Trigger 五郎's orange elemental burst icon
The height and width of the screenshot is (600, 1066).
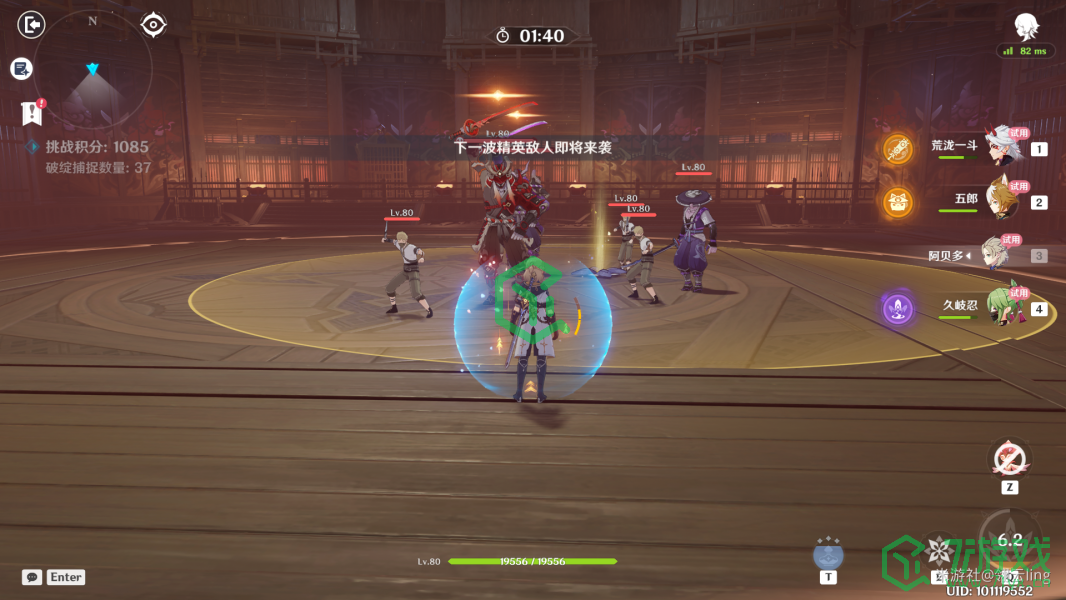[898, 202]
